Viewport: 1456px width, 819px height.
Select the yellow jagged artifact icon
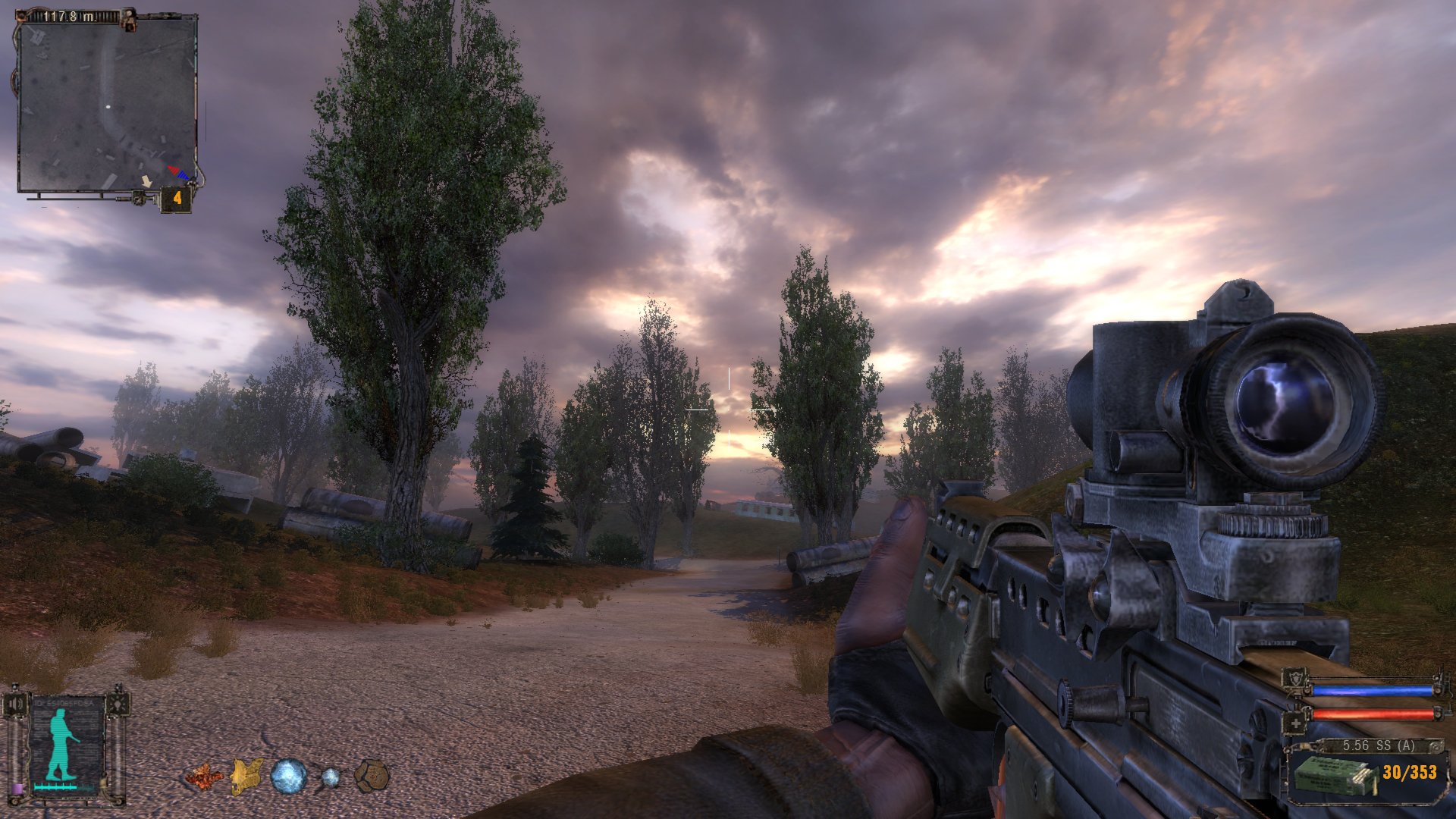(x=246, y=777)
